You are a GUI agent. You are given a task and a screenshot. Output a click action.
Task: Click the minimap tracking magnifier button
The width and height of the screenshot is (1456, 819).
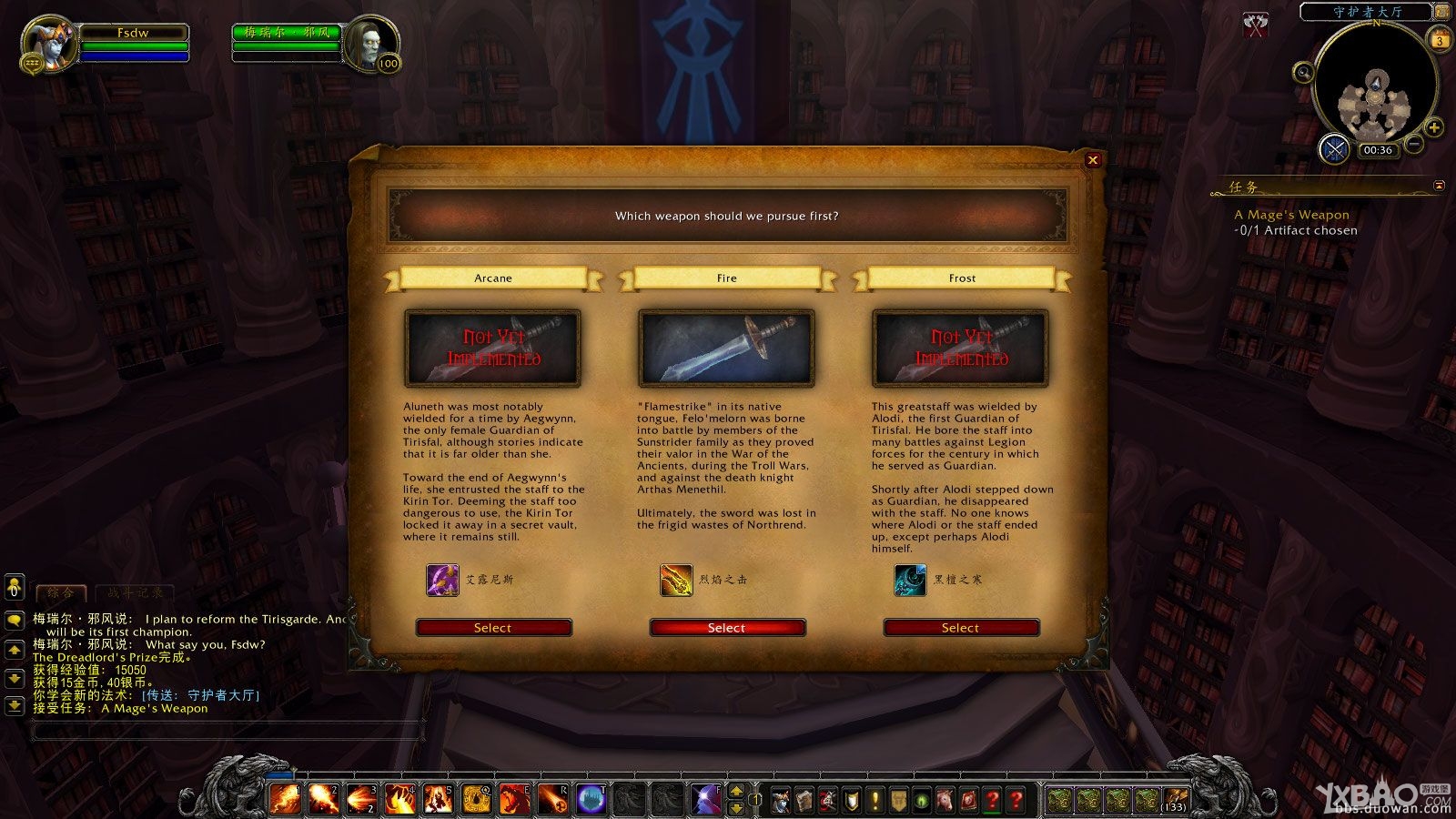coord(1303,73)
